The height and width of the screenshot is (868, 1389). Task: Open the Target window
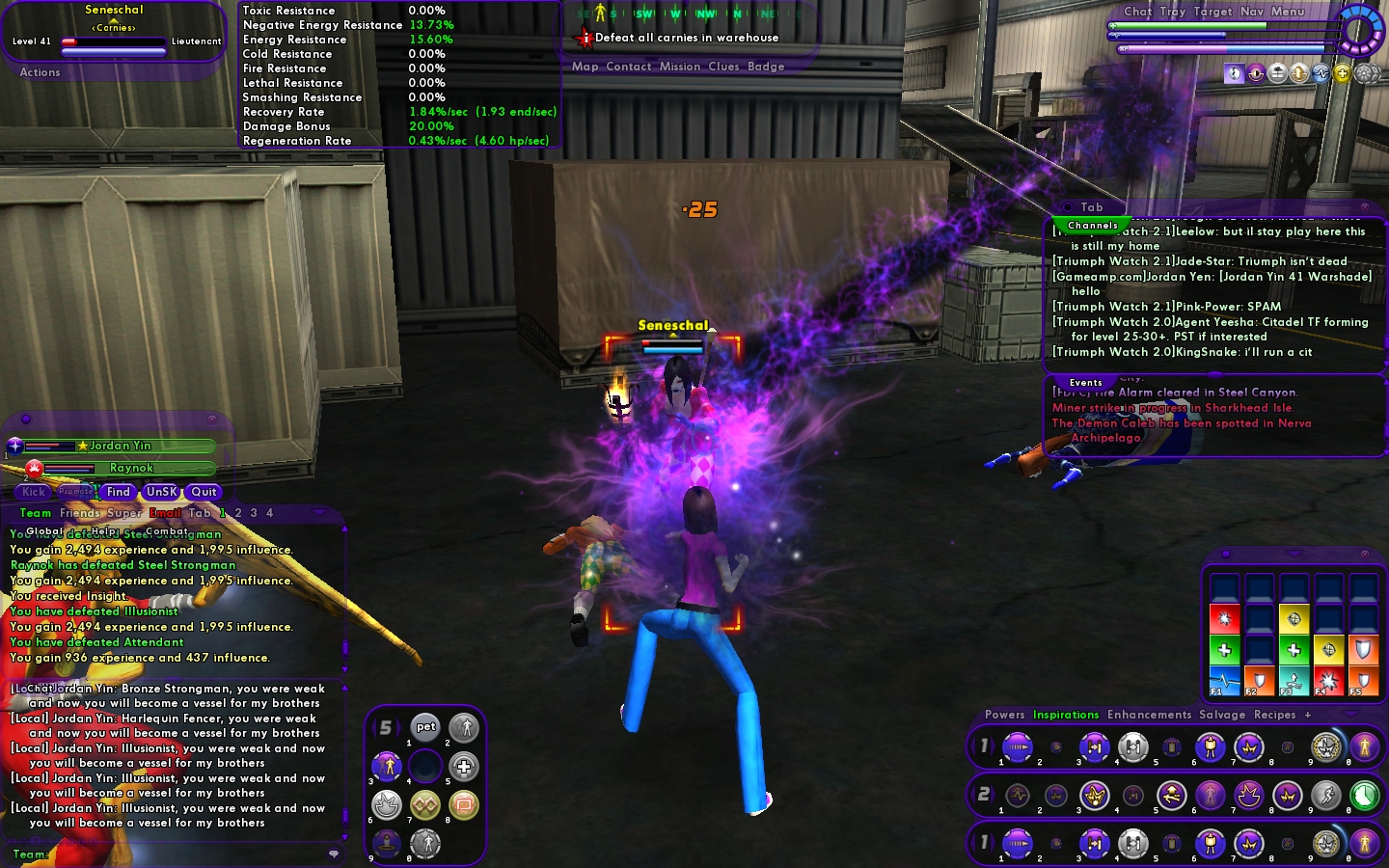click(x=1212, y=12)
